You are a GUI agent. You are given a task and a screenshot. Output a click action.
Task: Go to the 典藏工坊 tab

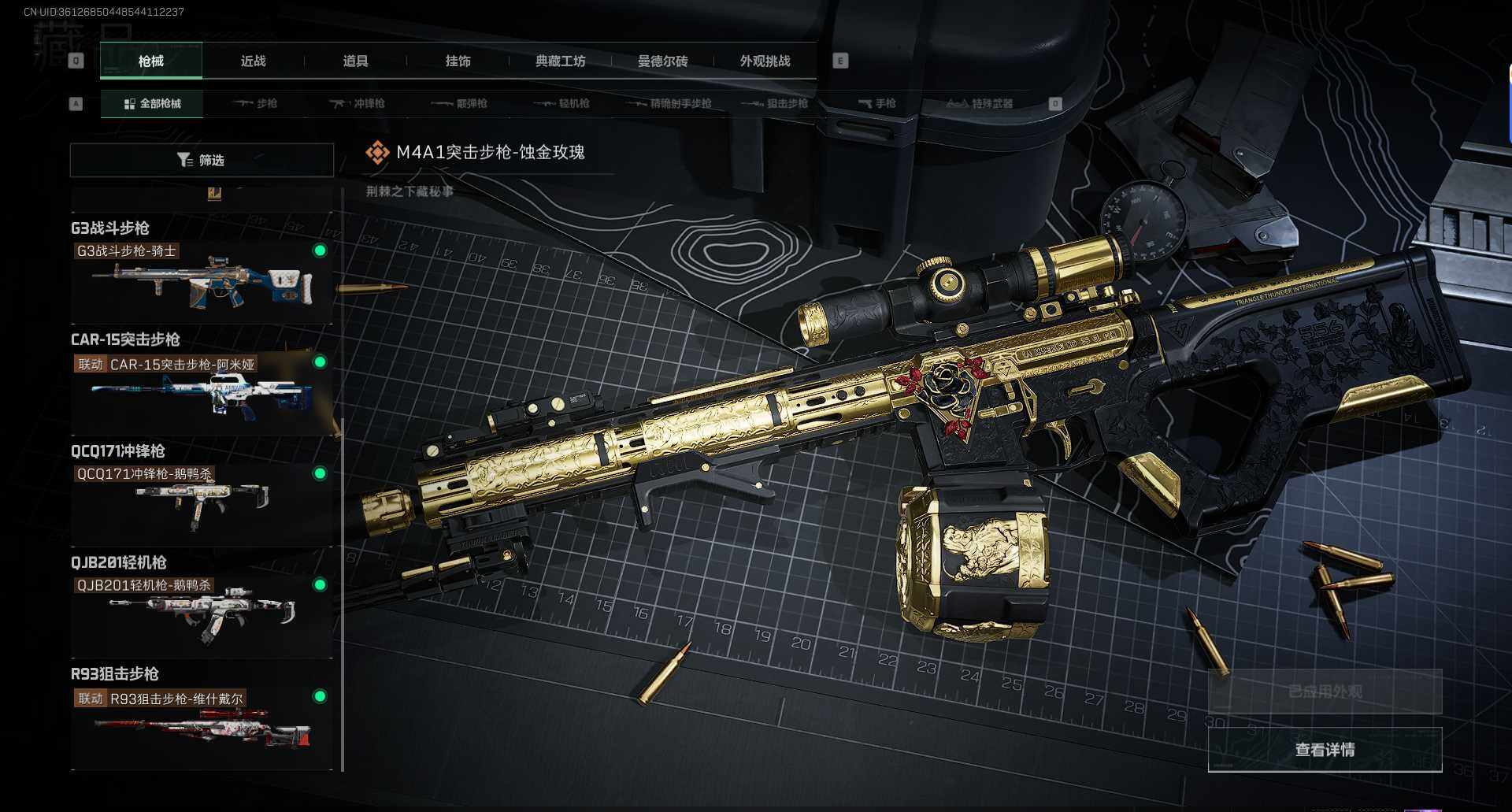point(560,61)
